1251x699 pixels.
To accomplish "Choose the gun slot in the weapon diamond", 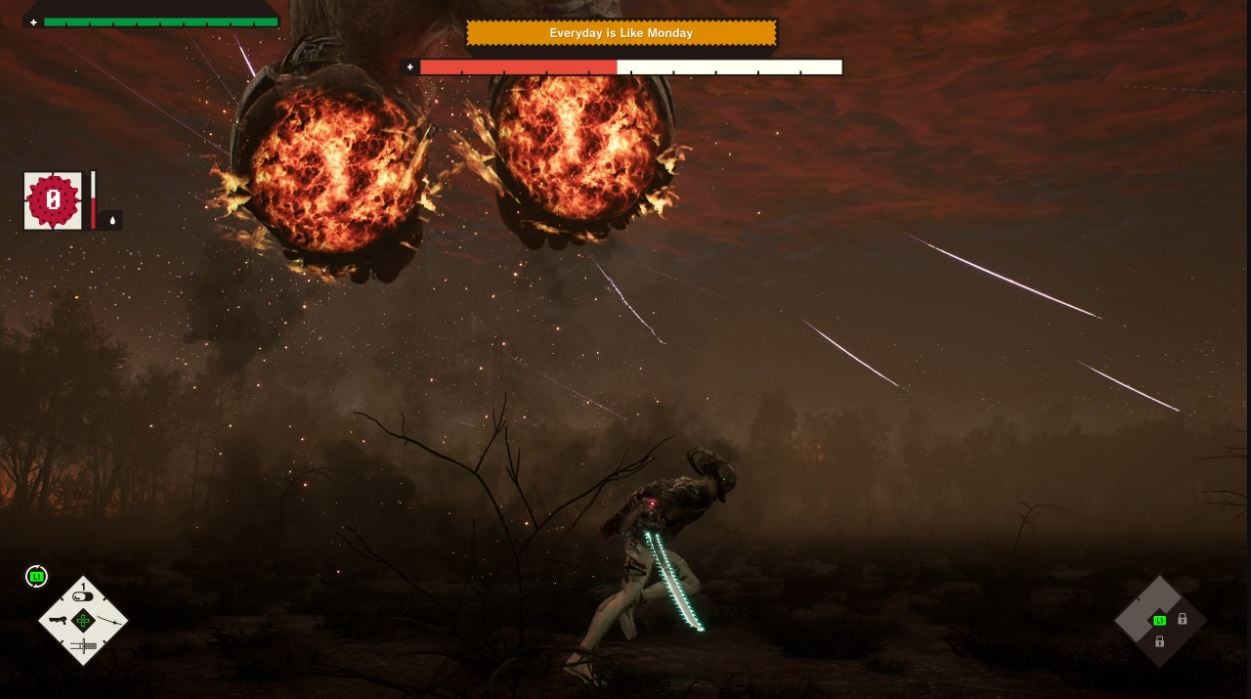I will coord(59,621).
